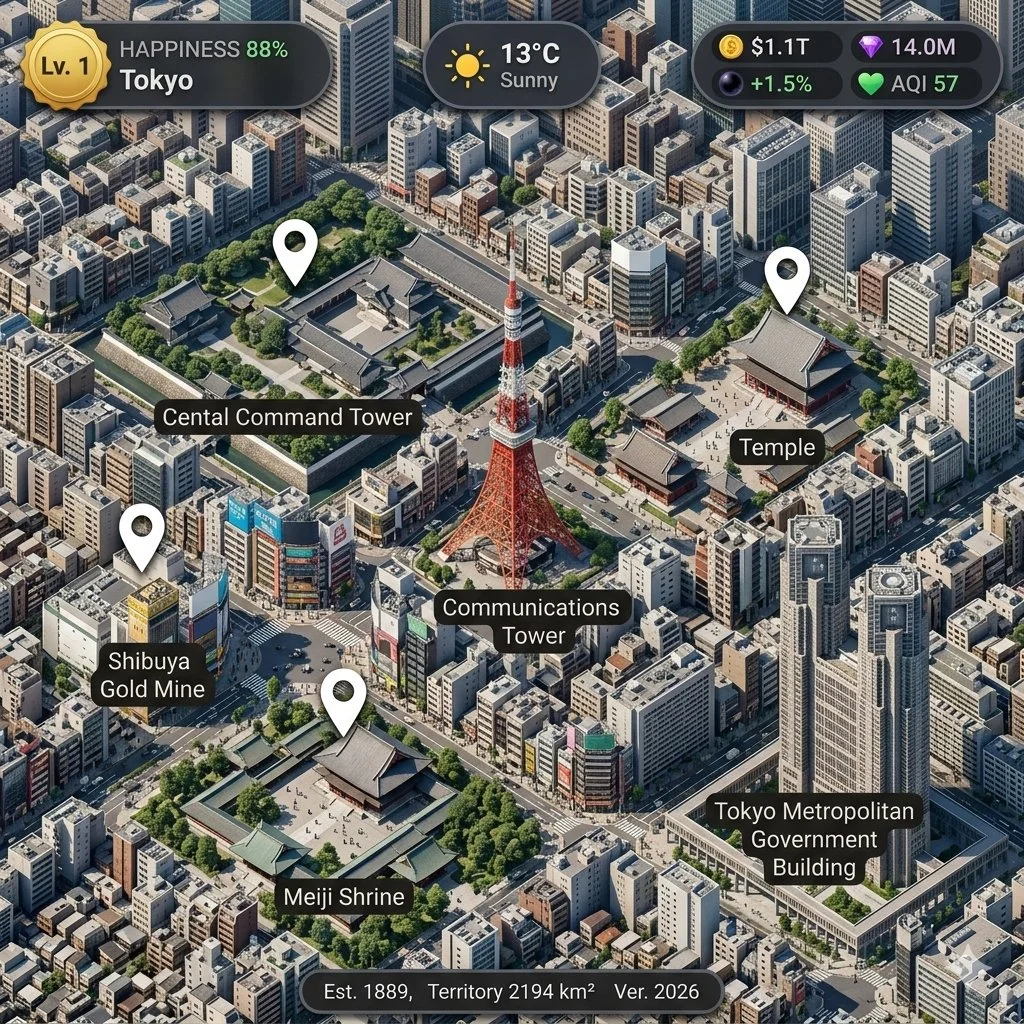Select the Meiji Shrine label

click(344, 896)
